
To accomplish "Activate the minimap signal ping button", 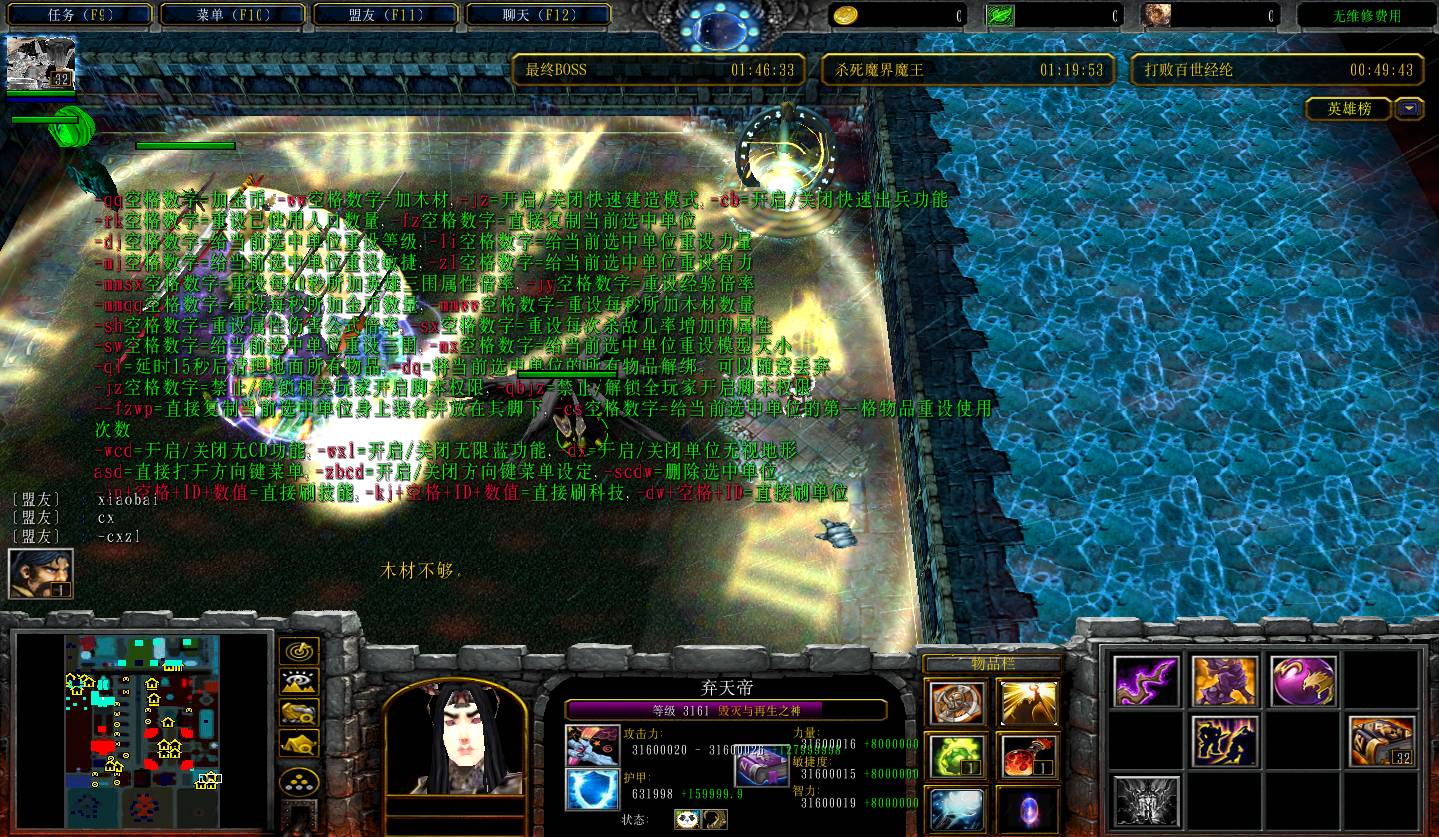I will pyautogui.click(x=299, y=652).
